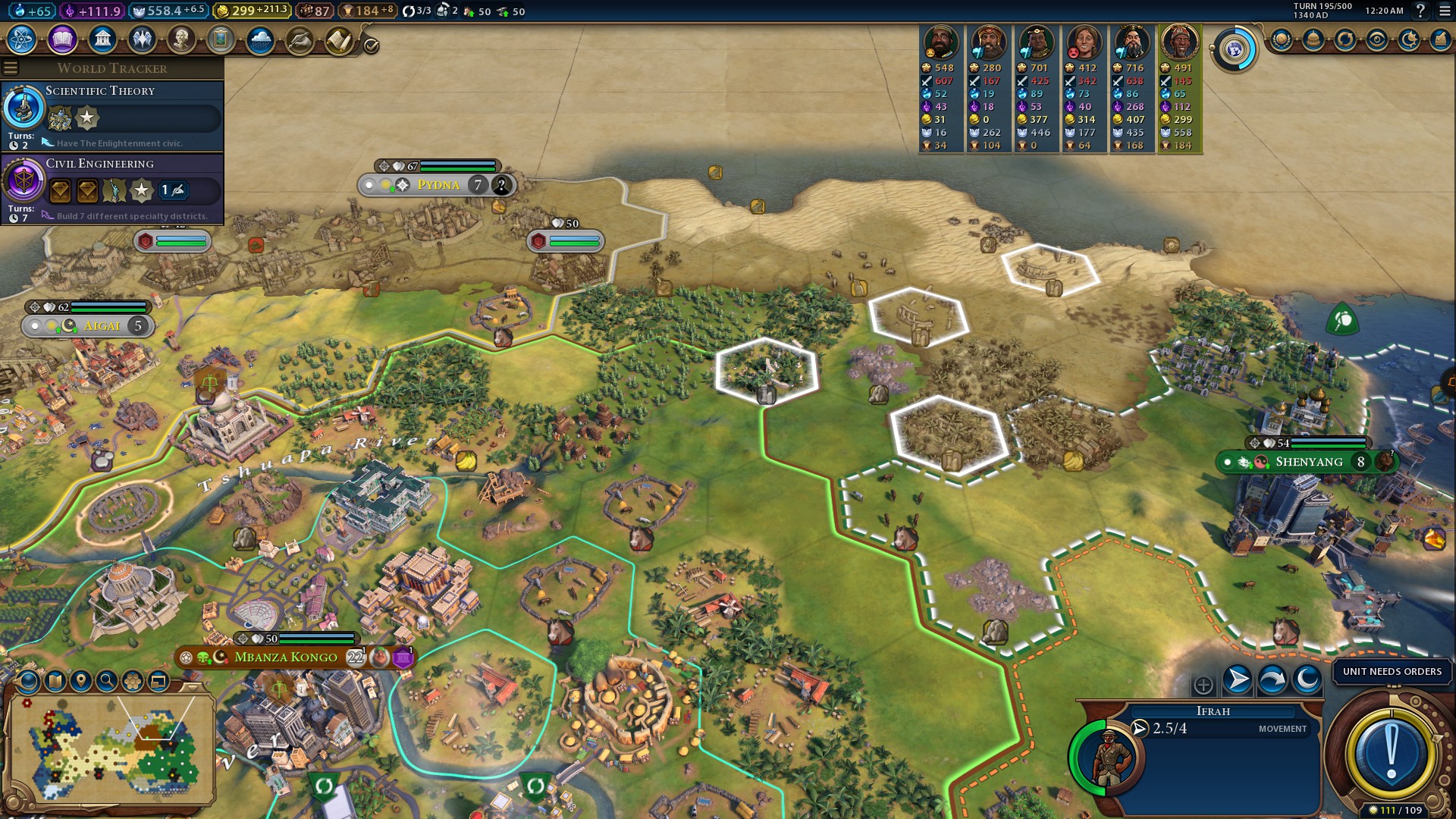Open the Espionage screen (eye icon)

tap(1377, 39)
